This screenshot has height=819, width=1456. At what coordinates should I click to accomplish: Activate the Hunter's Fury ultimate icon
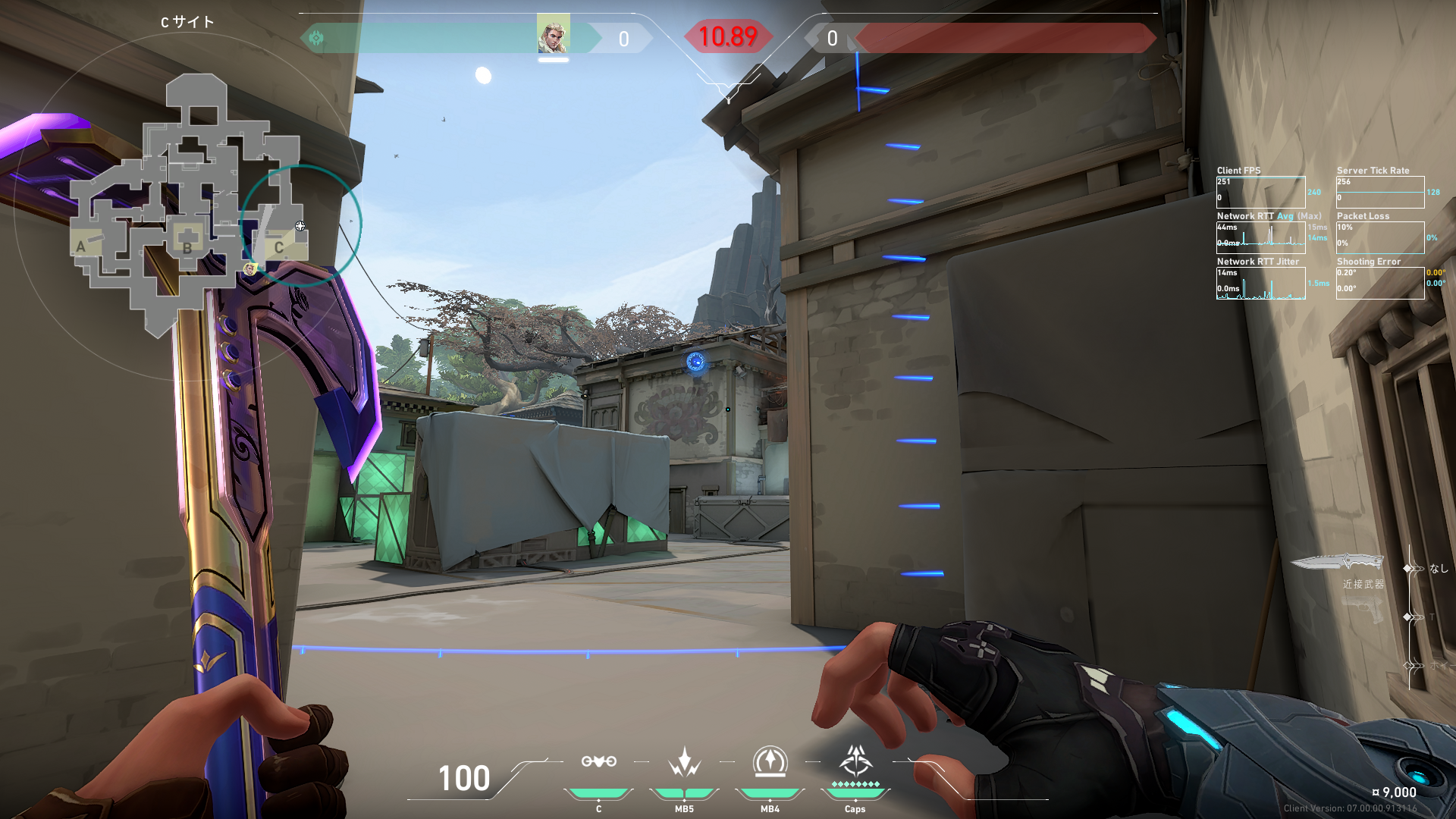[x=855, y=761]
